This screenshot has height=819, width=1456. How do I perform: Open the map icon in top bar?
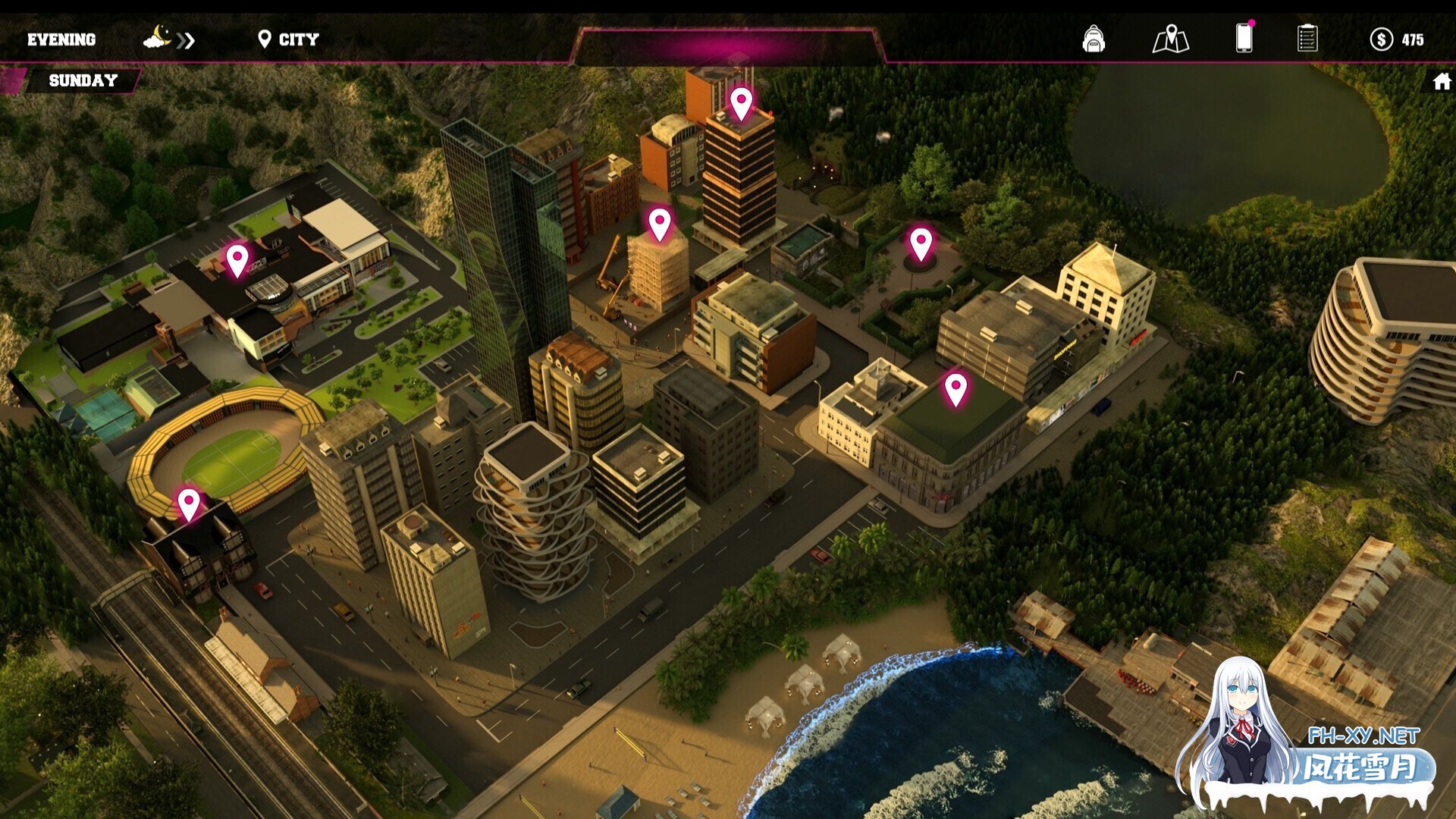(1170, 39)
